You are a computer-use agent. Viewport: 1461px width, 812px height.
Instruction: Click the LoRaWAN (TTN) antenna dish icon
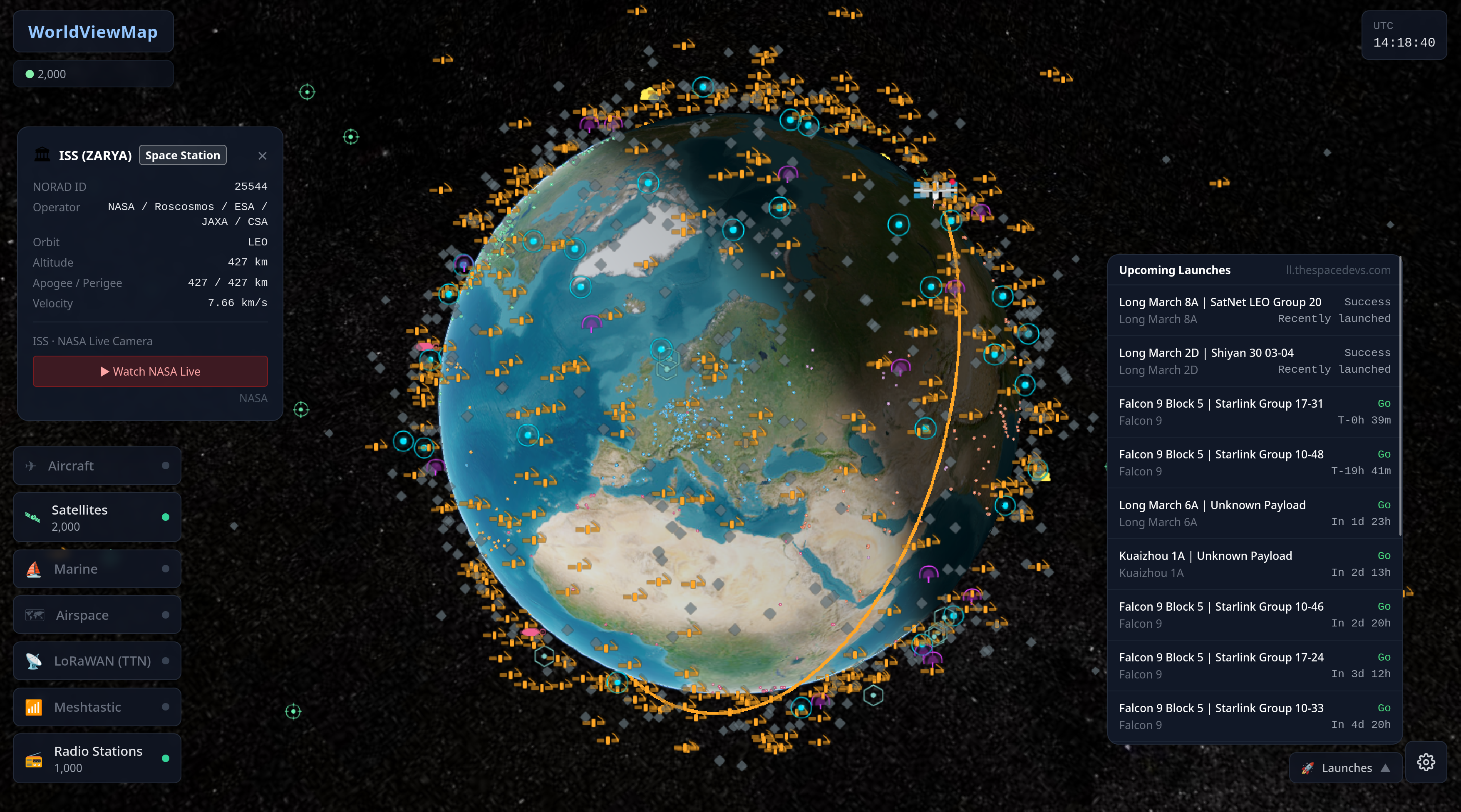[x=34, y=661]
